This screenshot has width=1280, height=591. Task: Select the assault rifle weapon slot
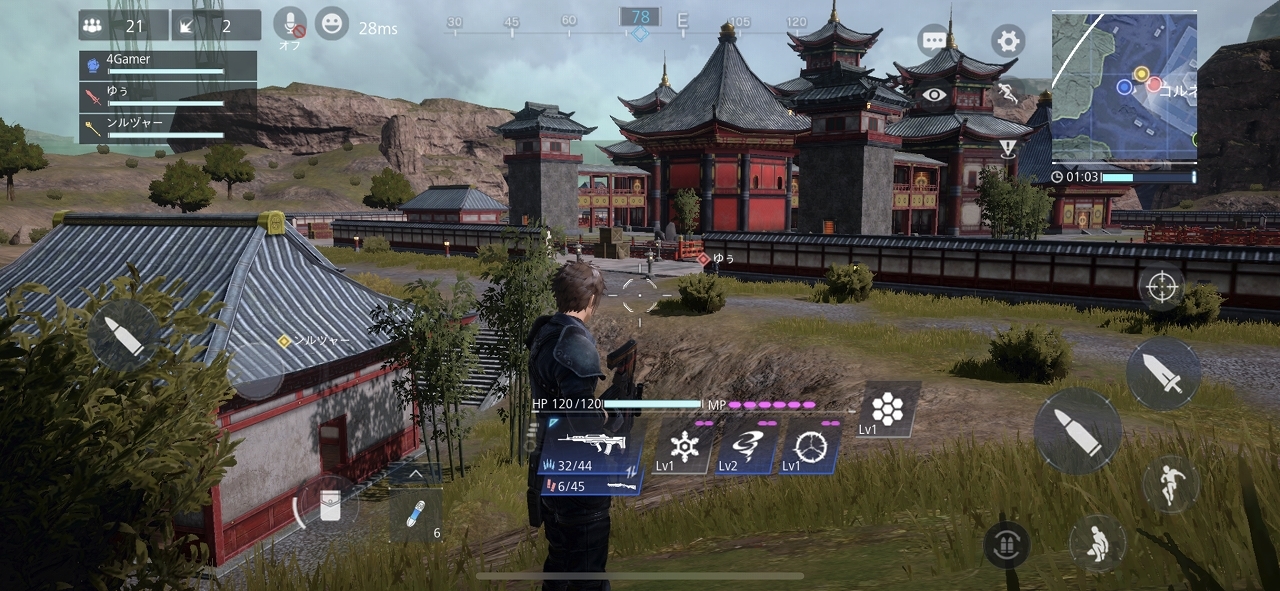coord(590,446)
